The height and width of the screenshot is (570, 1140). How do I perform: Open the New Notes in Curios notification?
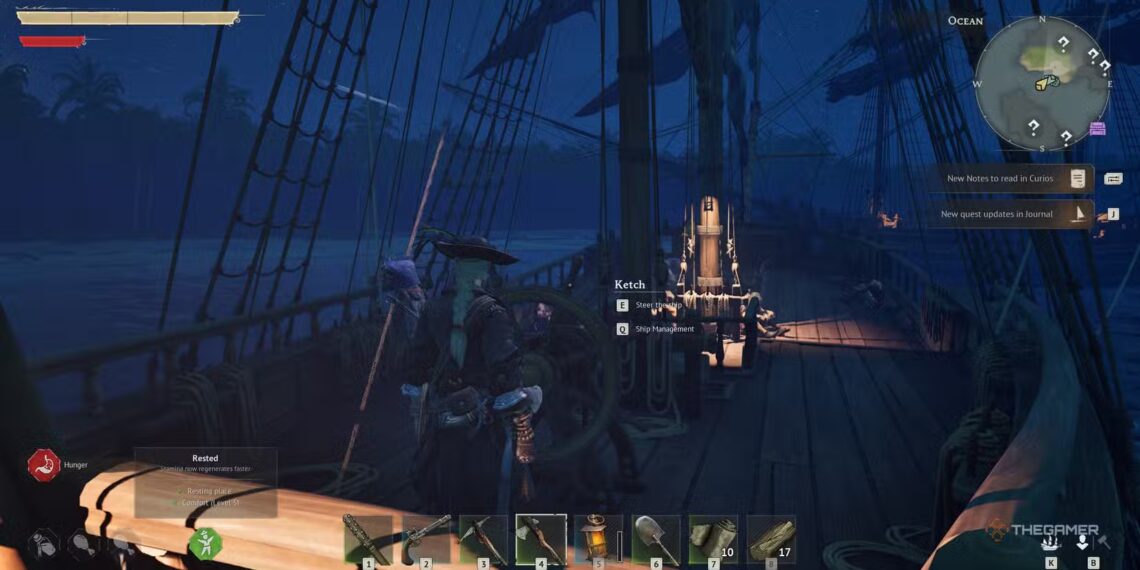[x=1009, y=179]
